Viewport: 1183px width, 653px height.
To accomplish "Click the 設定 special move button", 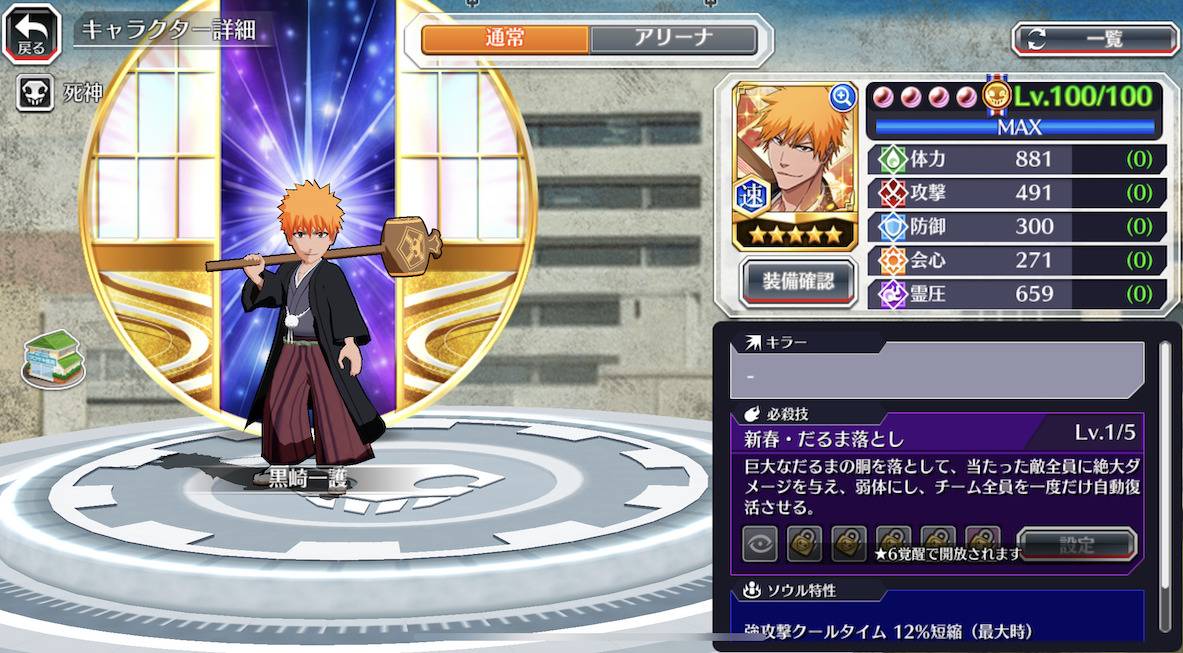I will (x=1076, y=544).
